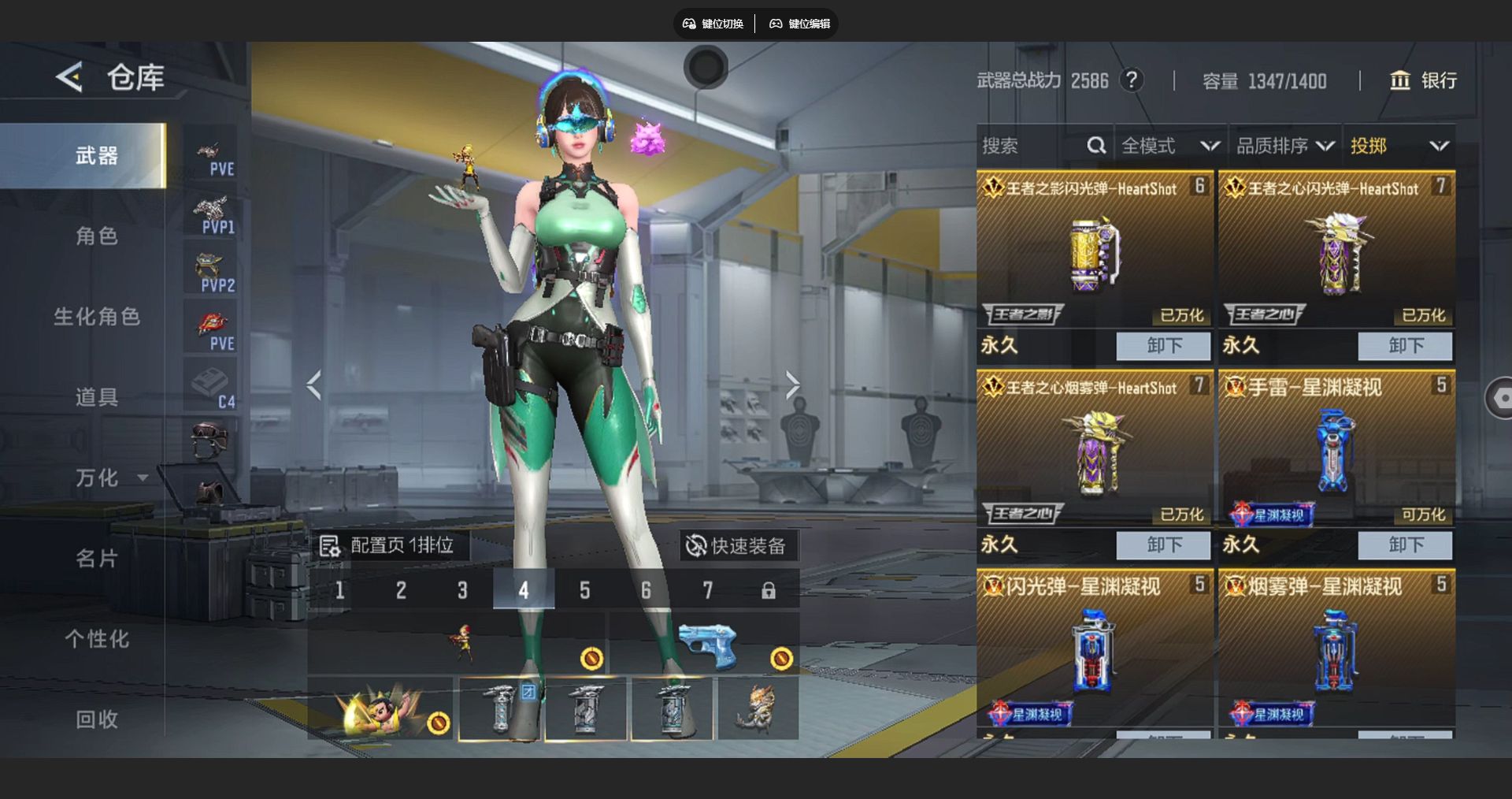Image resolution: width=1512 pixels, height=799 pixels.
Task: Open the 品质排序 sort dropdown
Action: [1284, 146]
